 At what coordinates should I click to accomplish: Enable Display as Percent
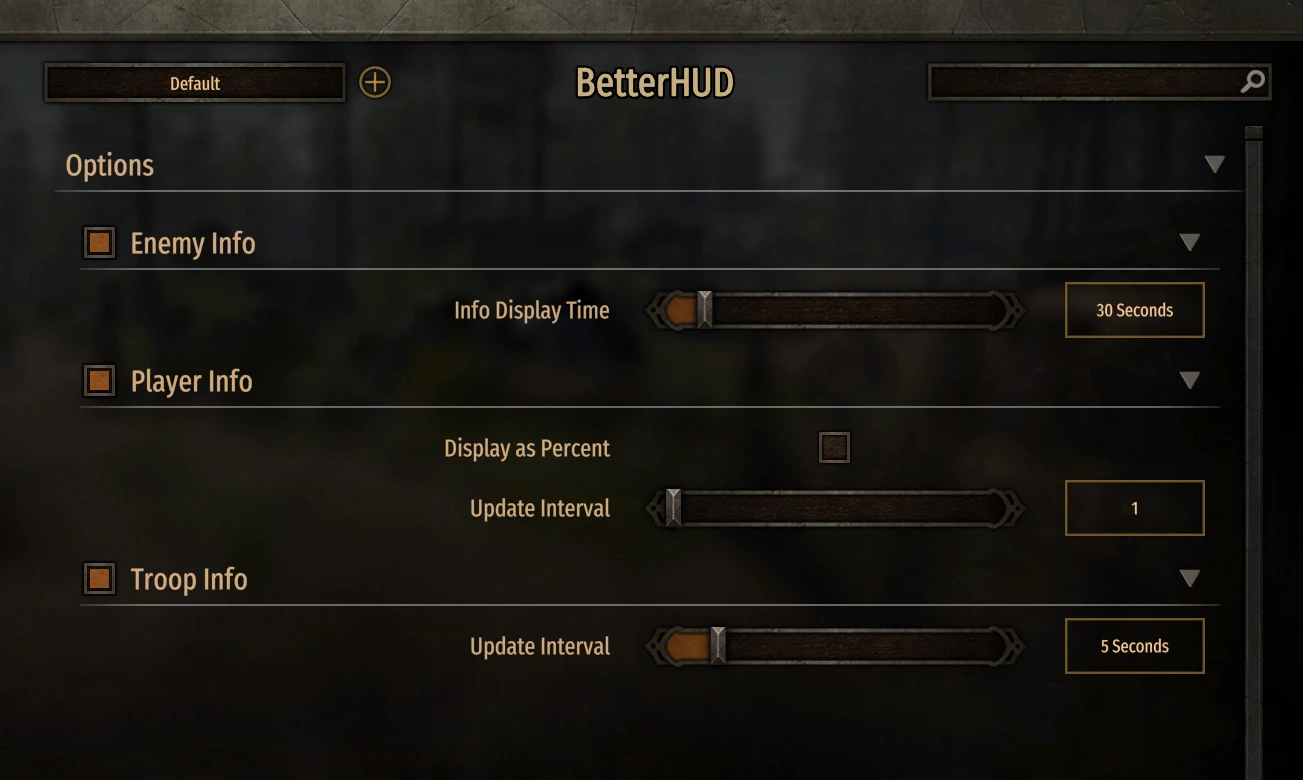pyautogui.click(x=832, y=447)
